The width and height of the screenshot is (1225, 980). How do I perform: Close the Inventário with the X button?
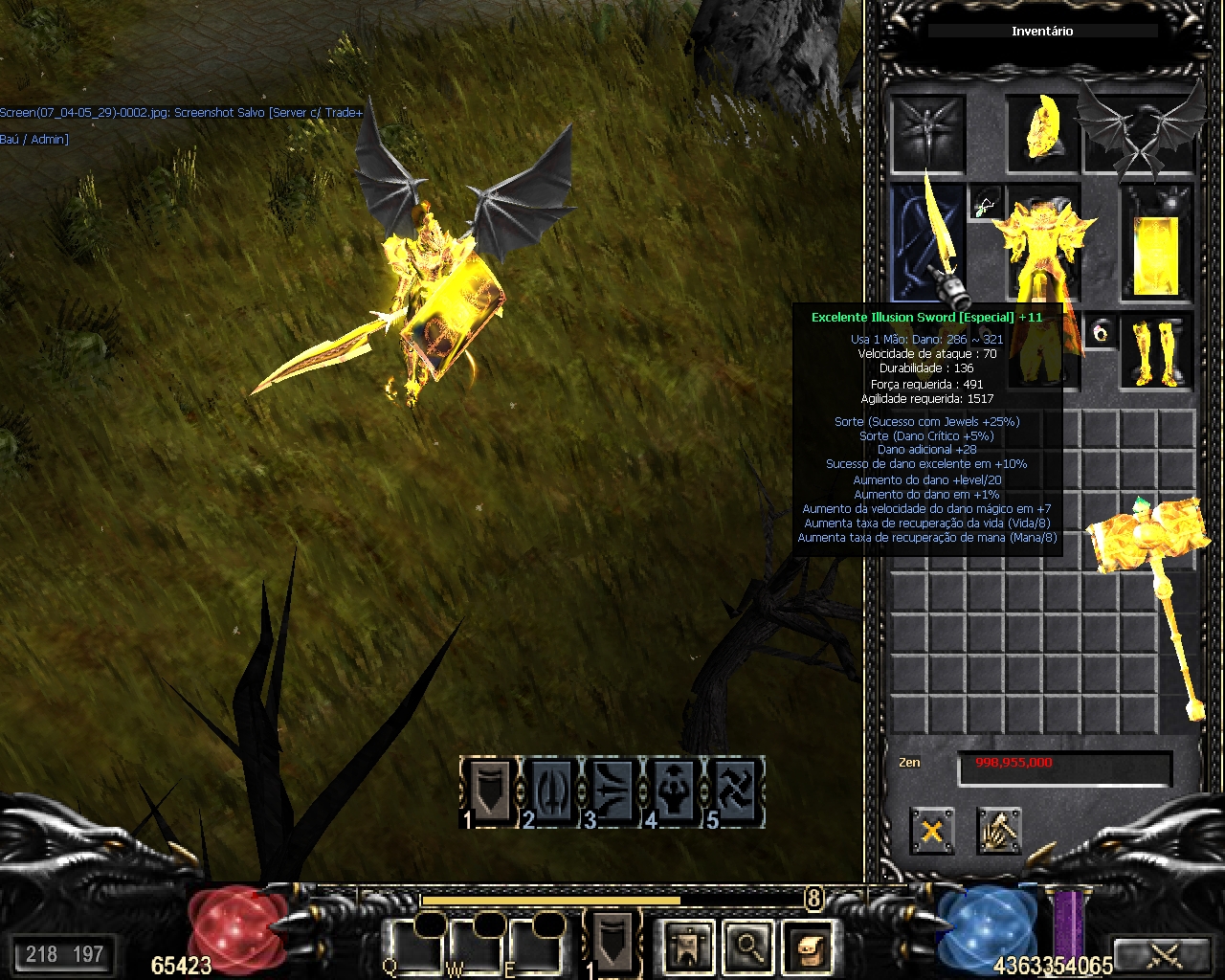[932, 830]
